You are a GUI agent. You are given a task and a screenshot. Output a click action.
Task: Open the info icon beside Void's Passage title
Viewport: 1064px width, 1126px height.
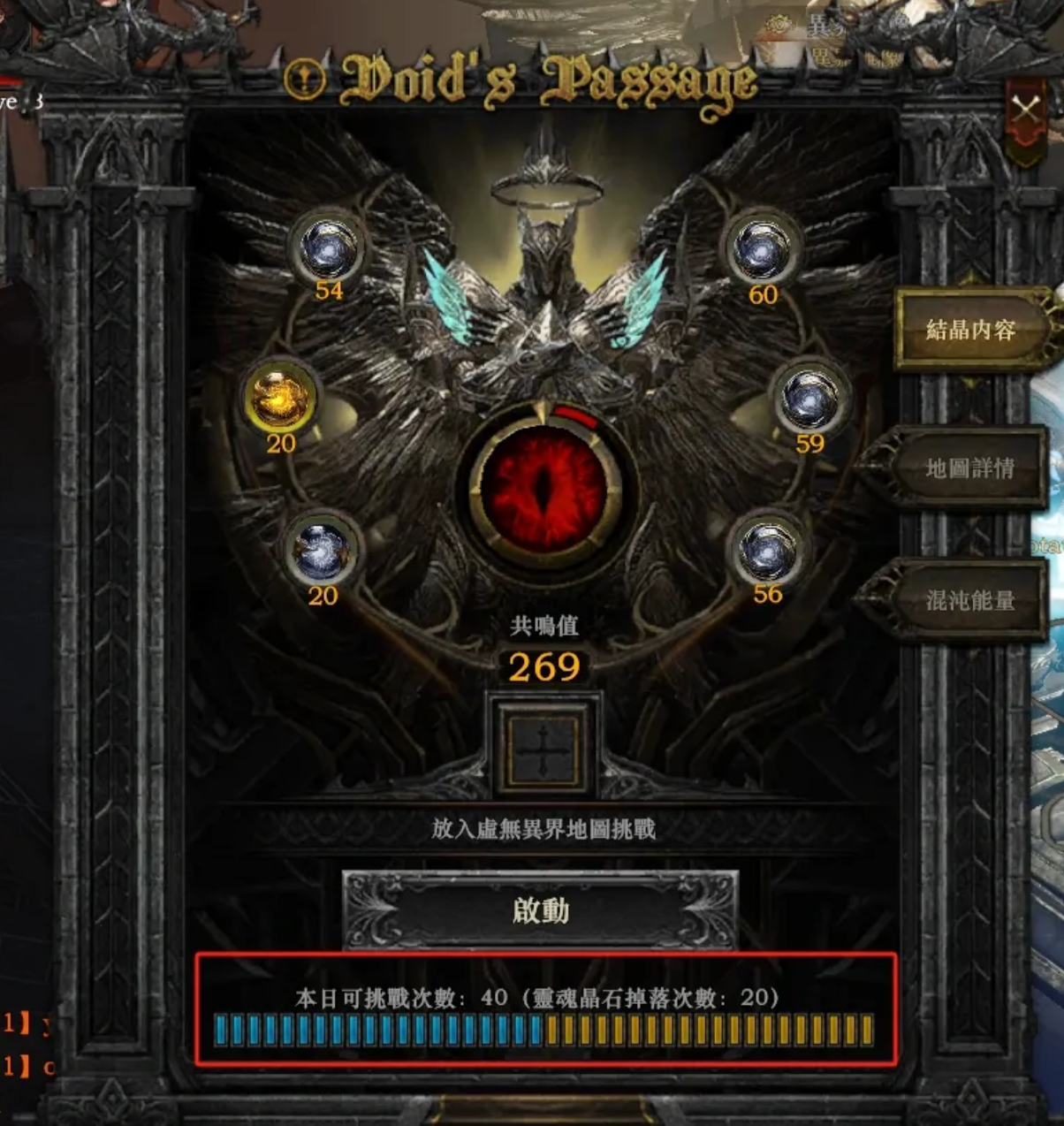tap(306, 80)
